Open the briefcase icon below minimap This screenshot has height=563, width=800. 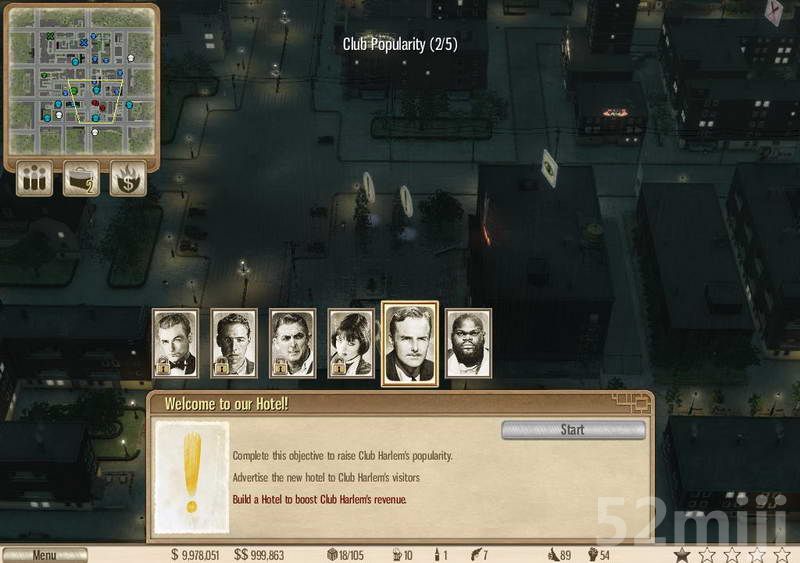(81, 179)
